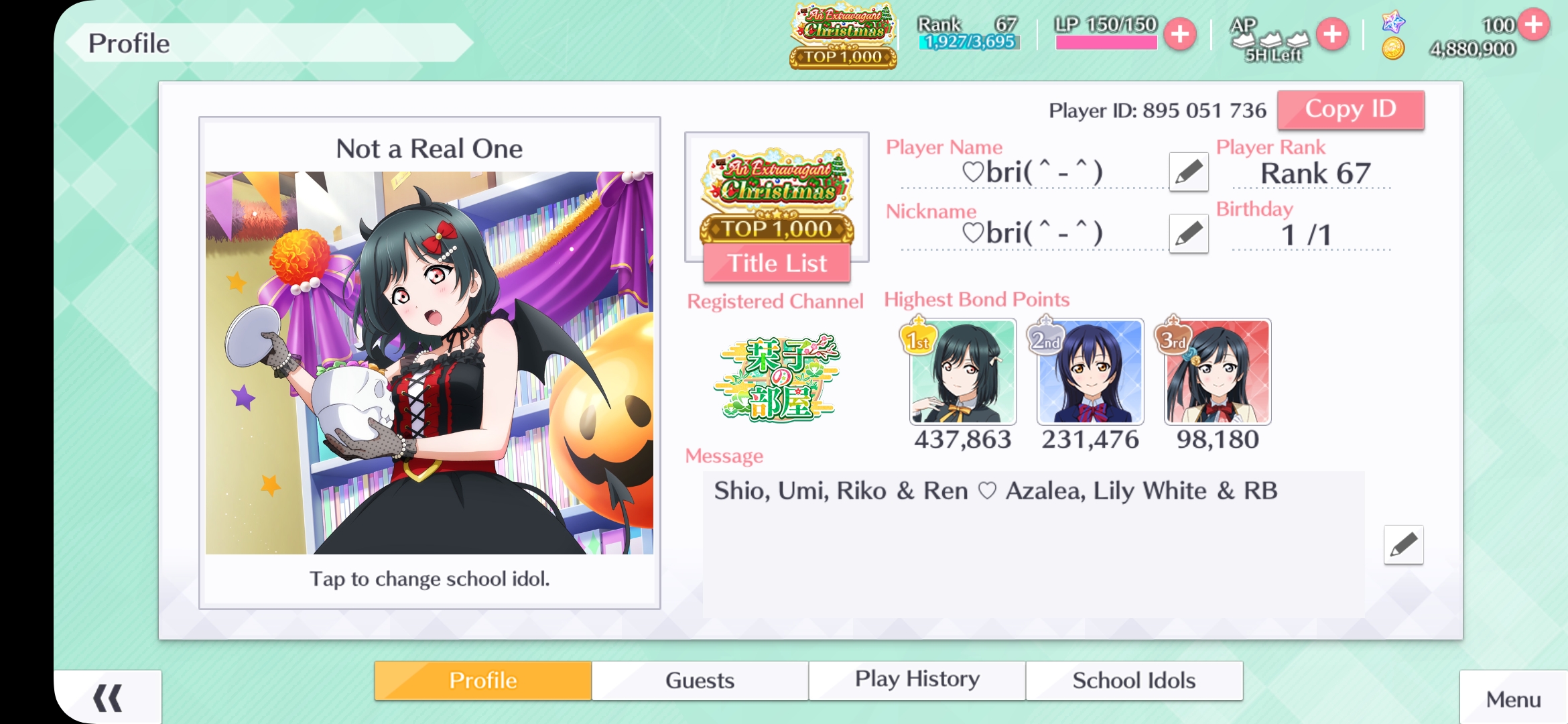Edit the Player Name
The width and height of the screenshot is (1568, 724).
click(1188, 172)
